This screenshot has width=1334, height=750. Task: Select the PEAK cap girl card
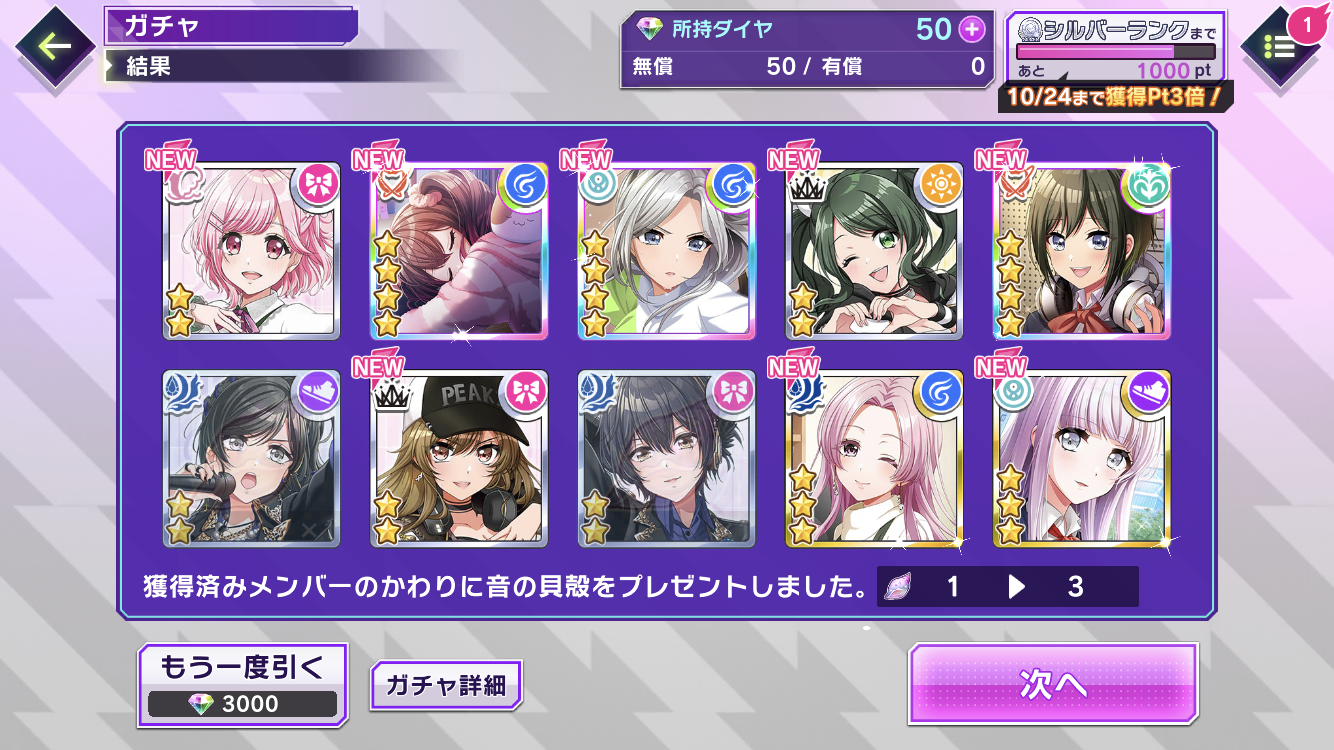tap(459, 458)
